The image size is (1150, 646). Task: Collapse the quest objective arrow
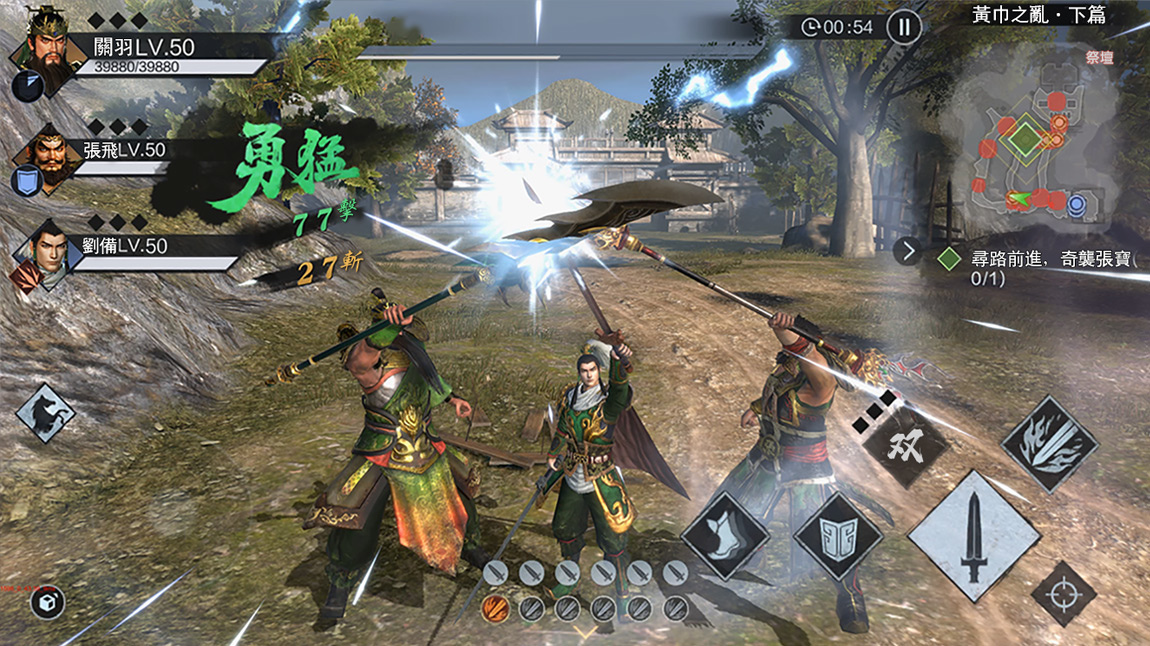point(908,251)
